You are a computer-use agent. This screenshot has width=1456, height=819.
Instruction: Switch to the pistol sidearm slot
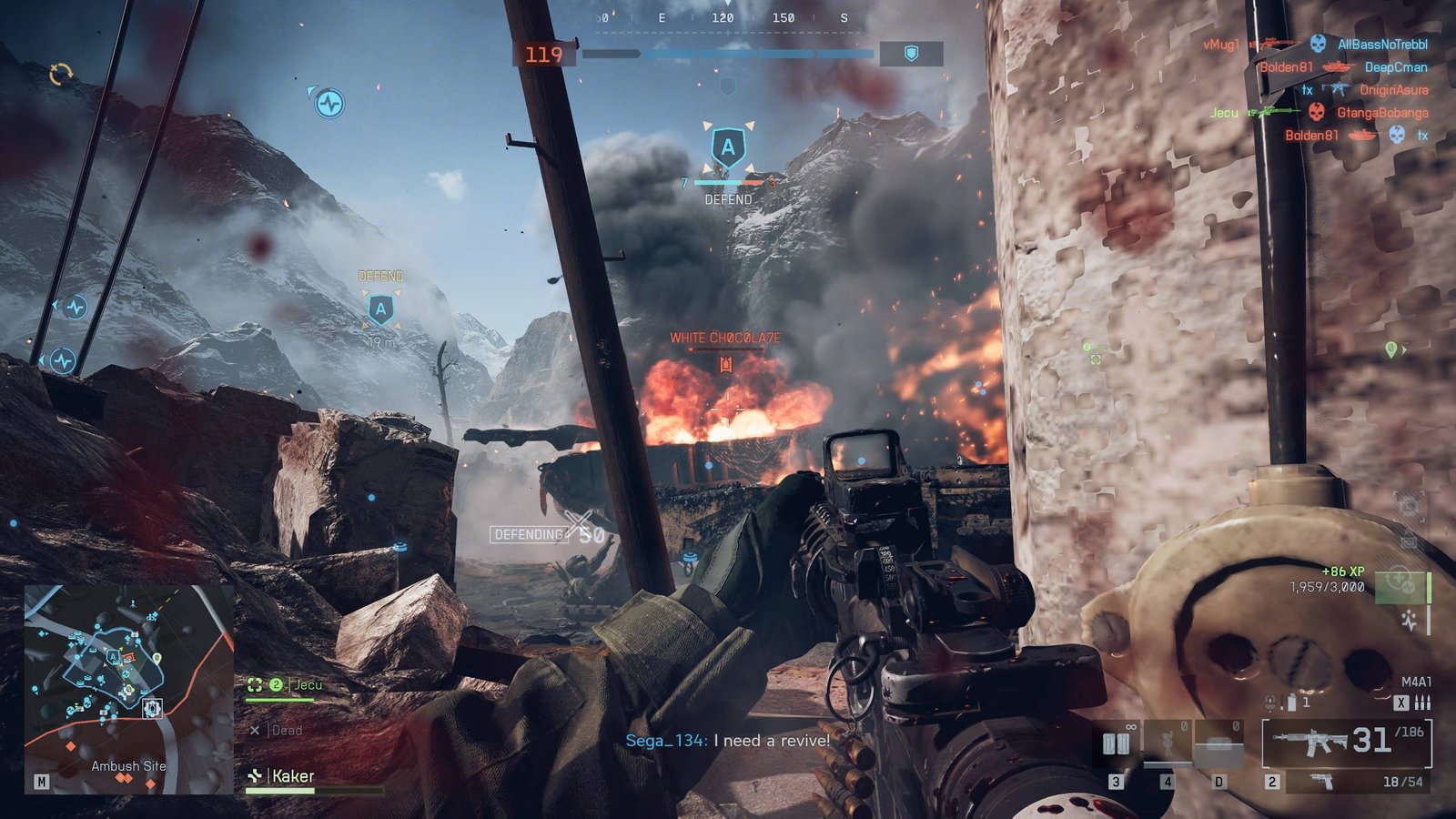click(1355, 782)
